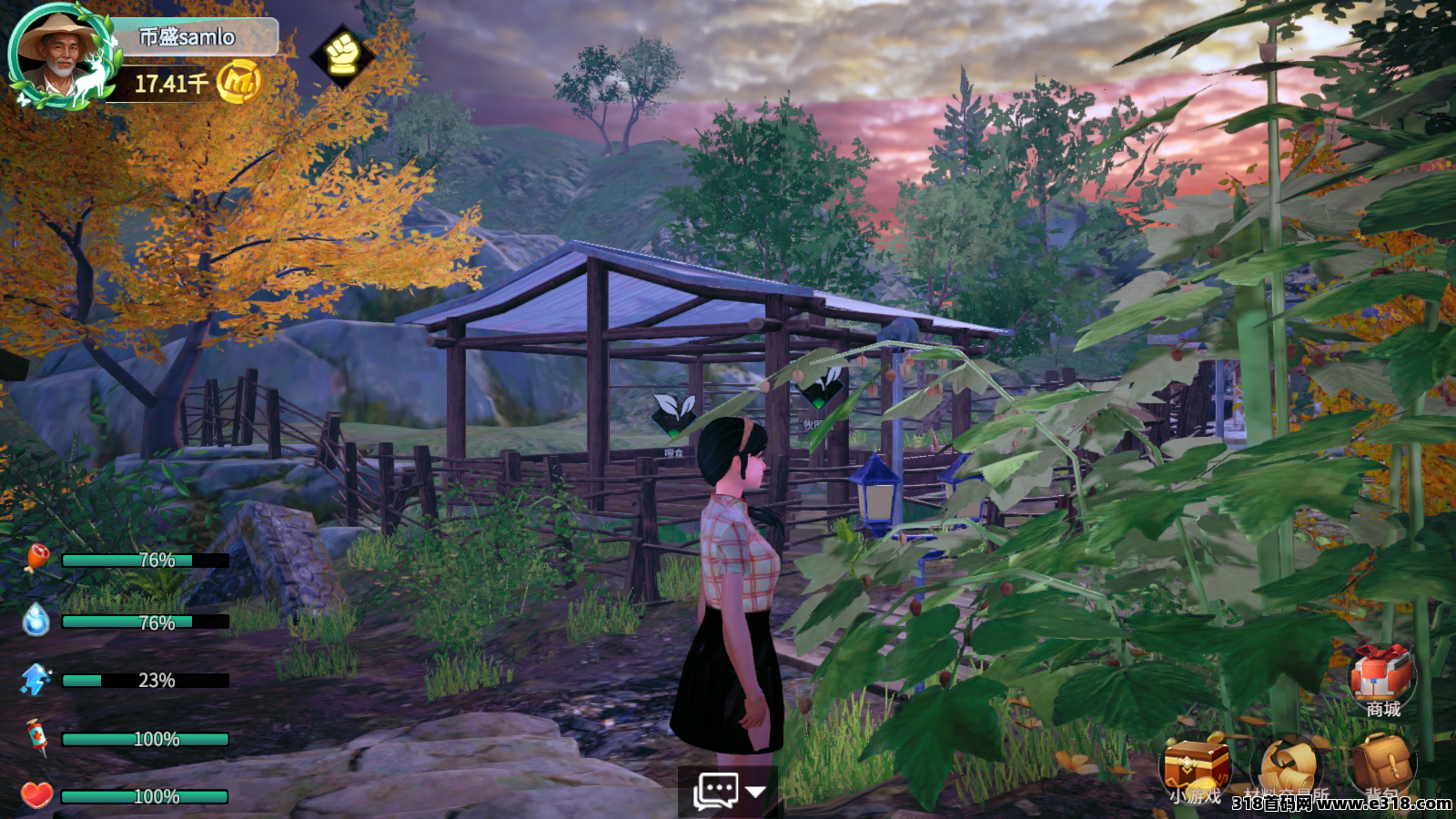Open the 背包 backpack
The image size is (1456, 819).
pos(1381,764)
